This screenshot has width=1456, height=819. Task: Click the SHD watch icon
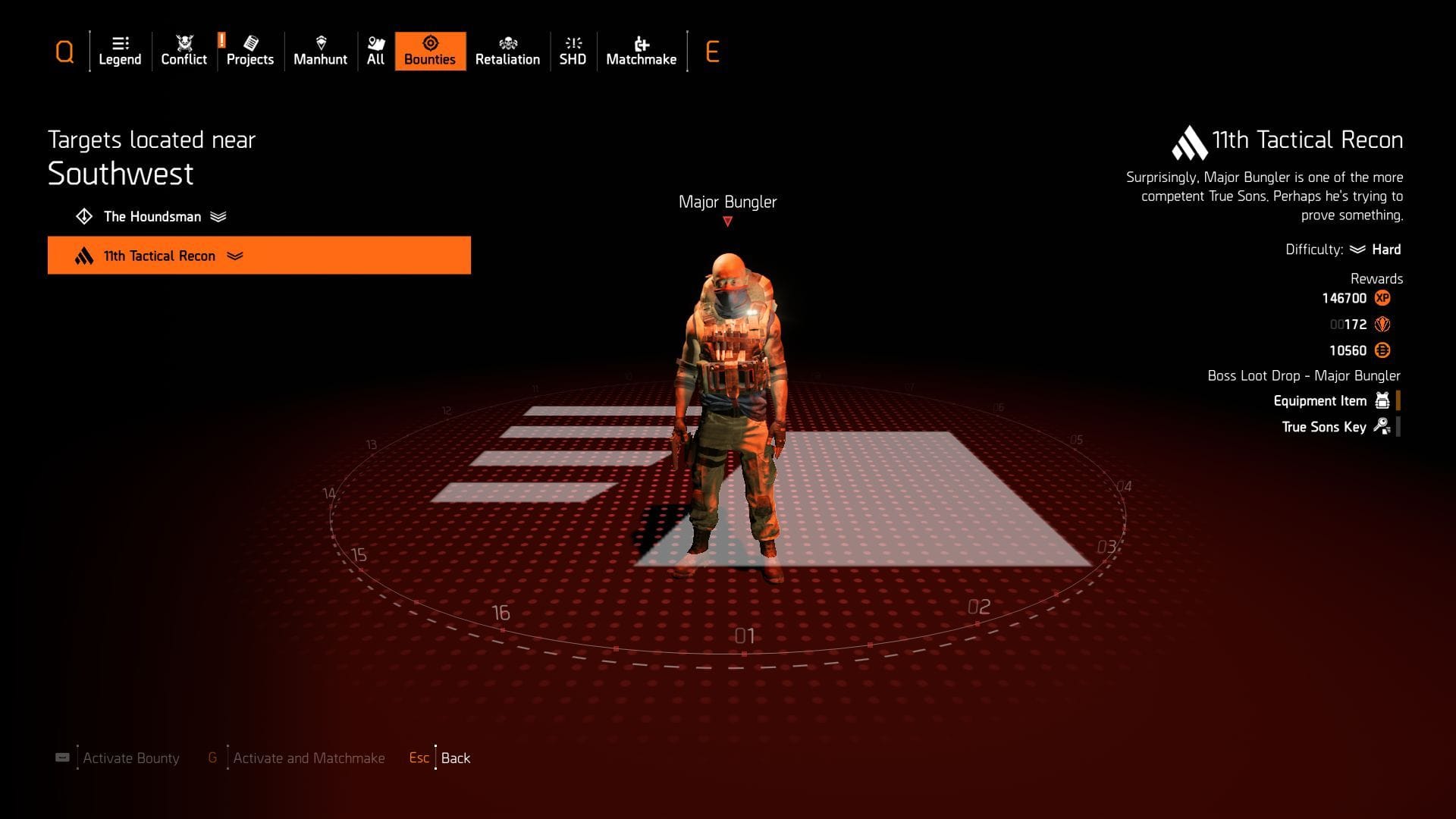[573, 43]
